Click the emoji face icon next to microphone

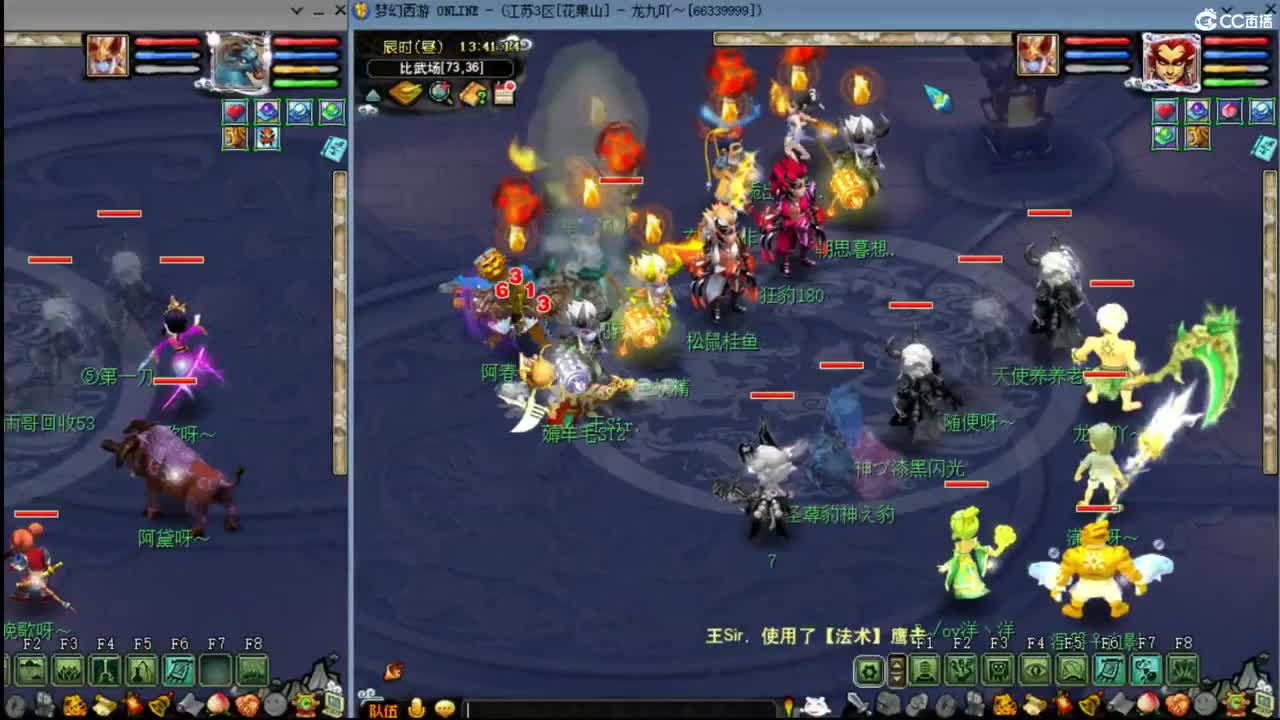(x=445, y=709)
